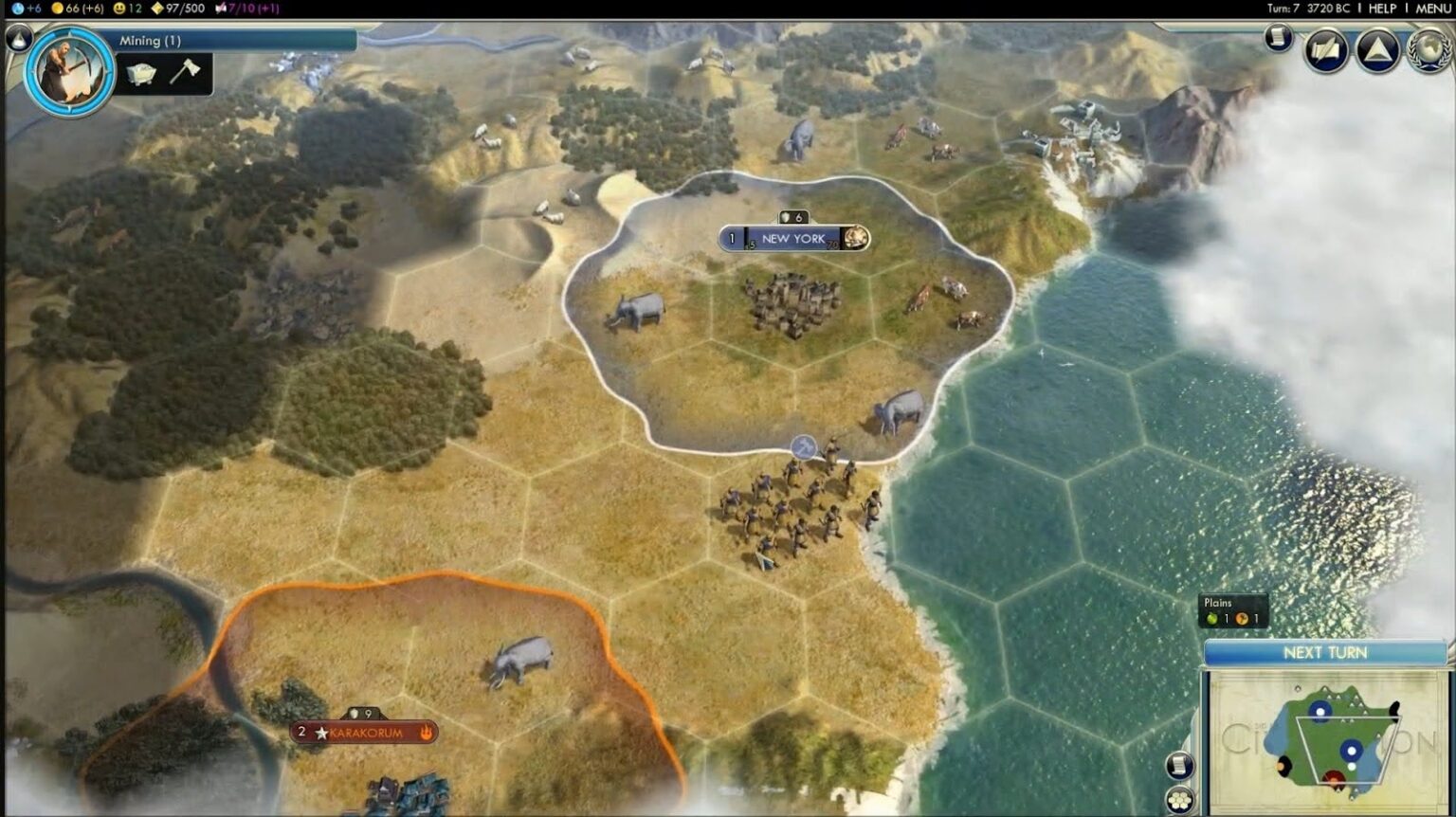Image resolution: width=1456 pixels, height=817 pixels.
Task: Select the Karakorum city banner
Action: (x=363, y=732)
